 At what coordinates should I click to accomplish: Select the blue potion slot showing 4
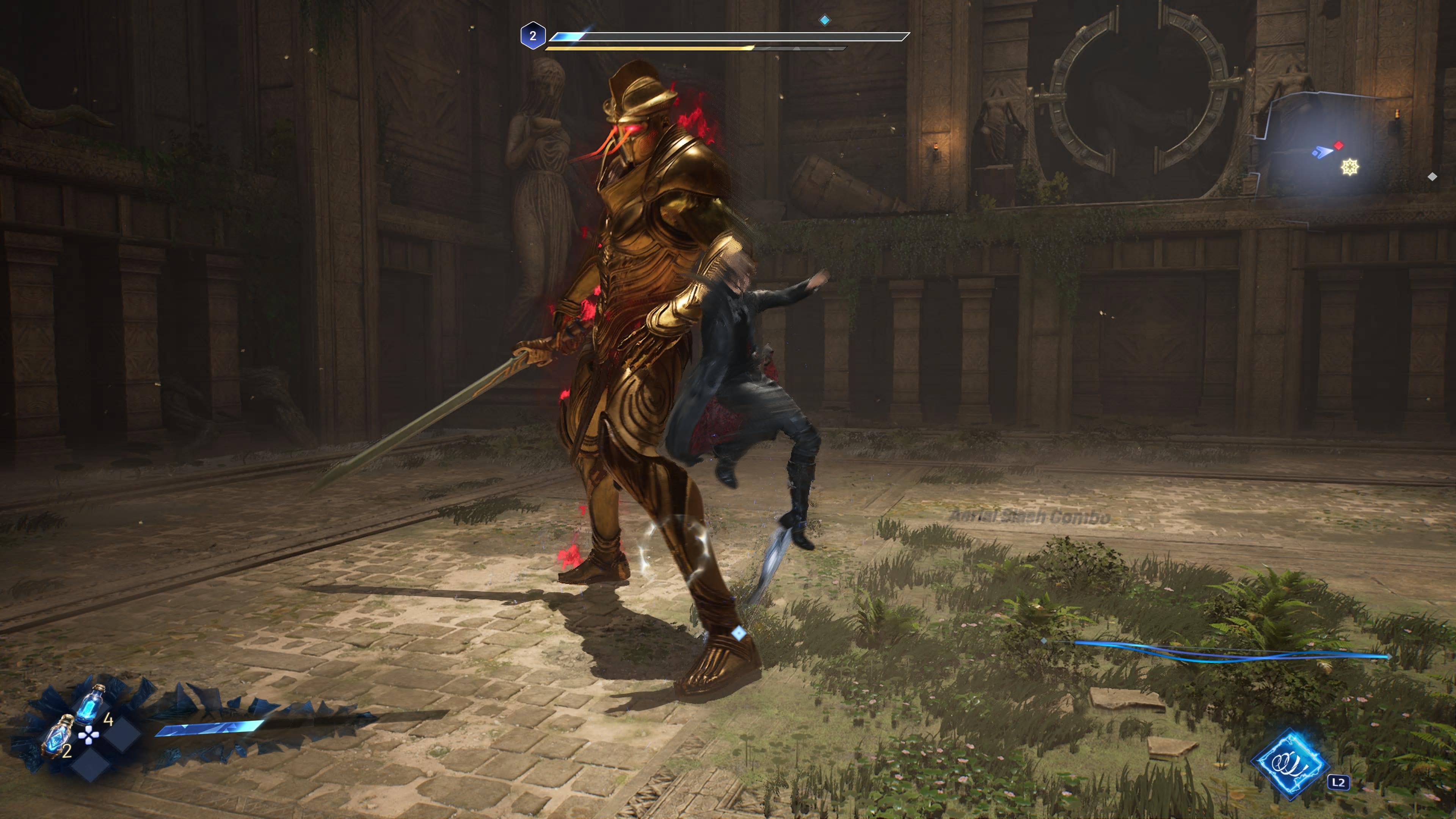coord(90,705)
